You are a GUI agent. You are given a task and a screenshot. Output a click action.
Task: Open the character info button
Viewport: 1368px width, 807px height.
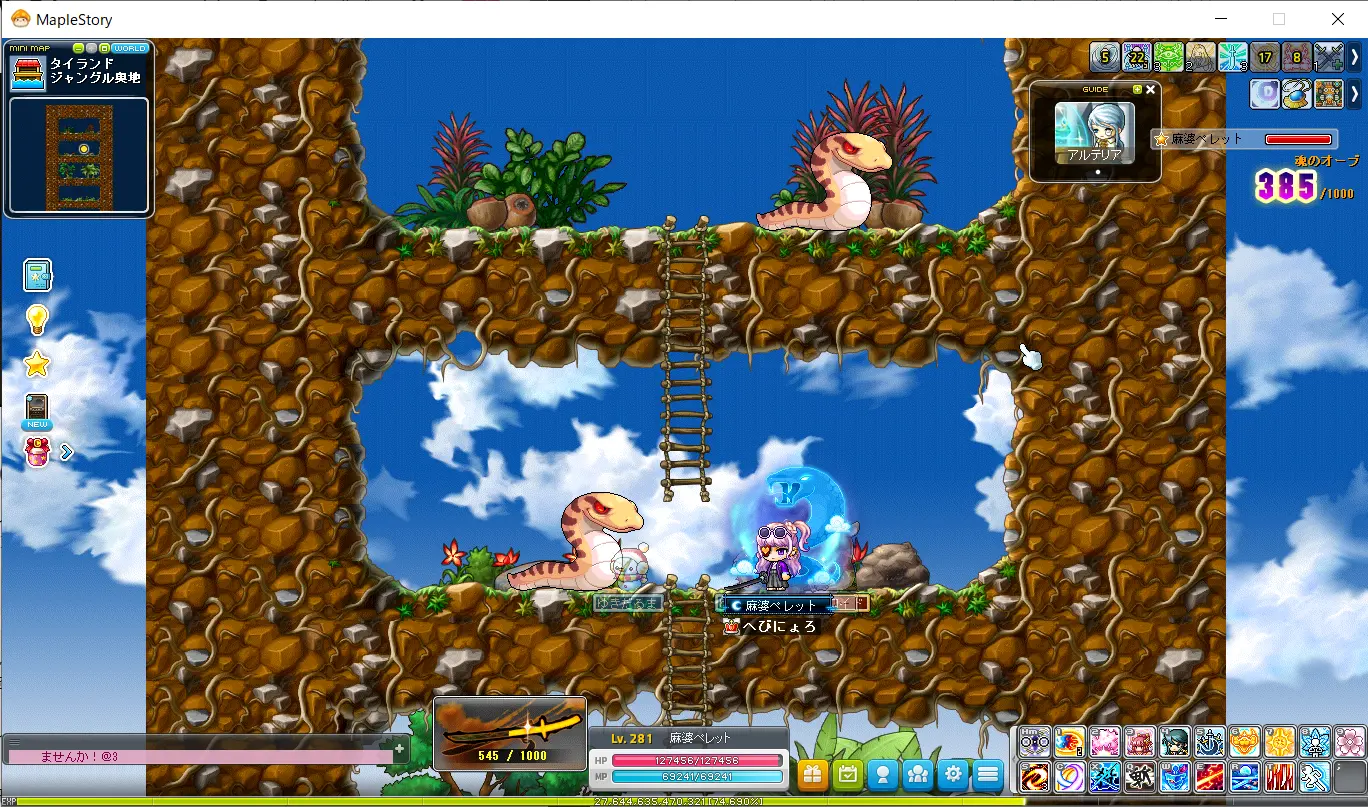click(x=883, y=774)
